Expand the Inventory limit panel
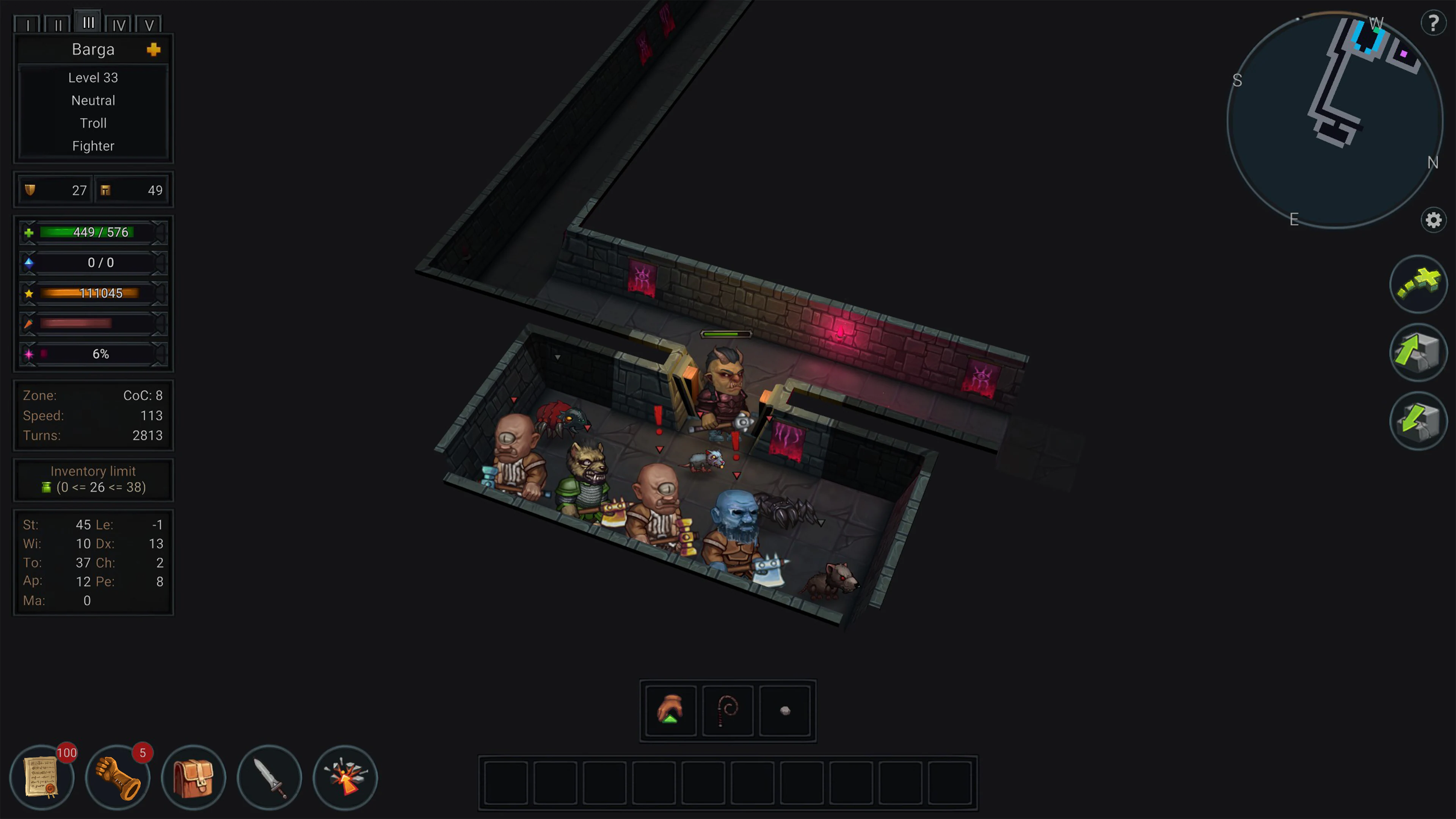This screenshot has height=819, width=1456. [93, 479]
